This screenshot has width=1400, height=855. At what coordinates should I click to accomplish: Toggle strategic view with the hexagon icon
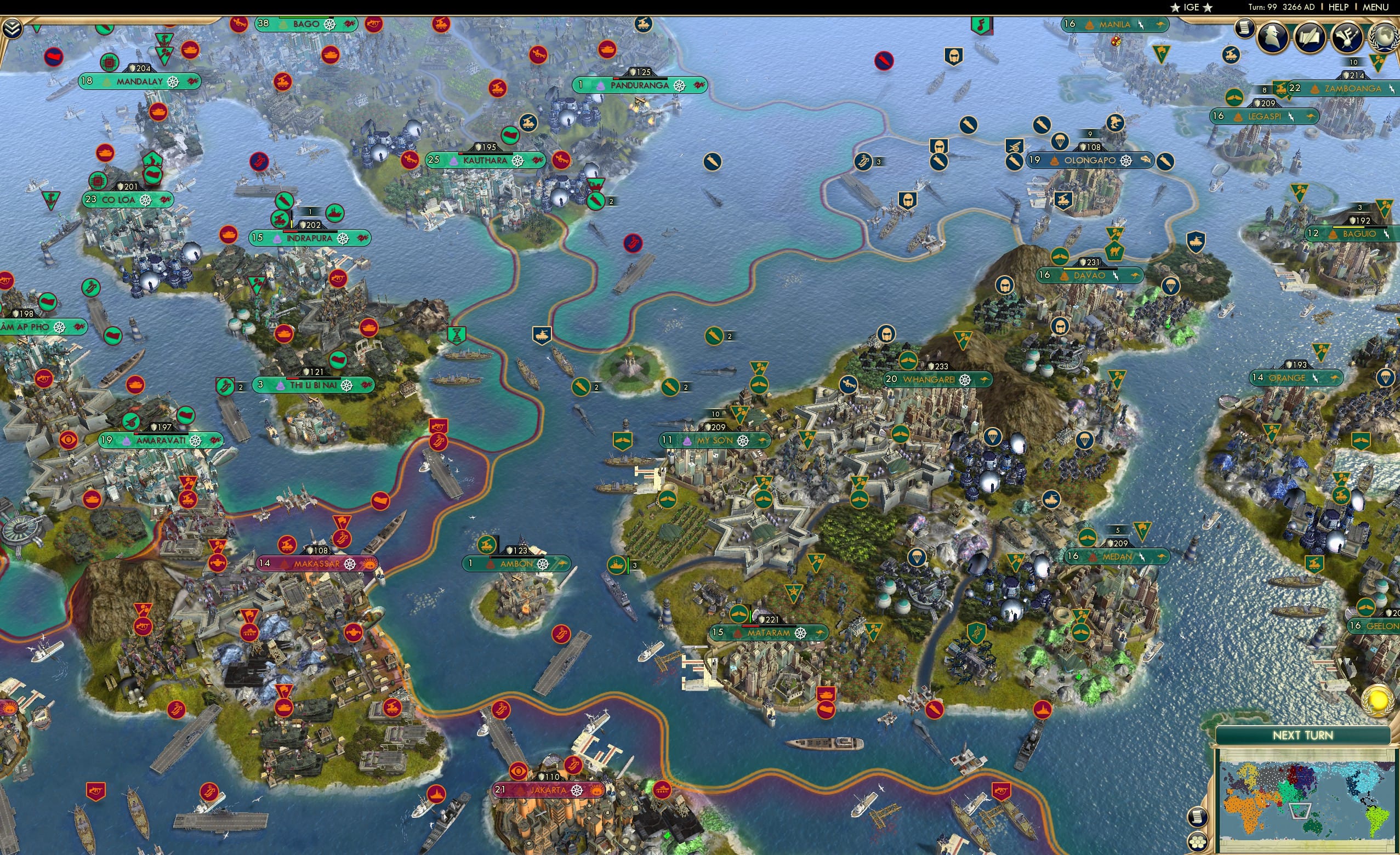[x=1199, y=844]
